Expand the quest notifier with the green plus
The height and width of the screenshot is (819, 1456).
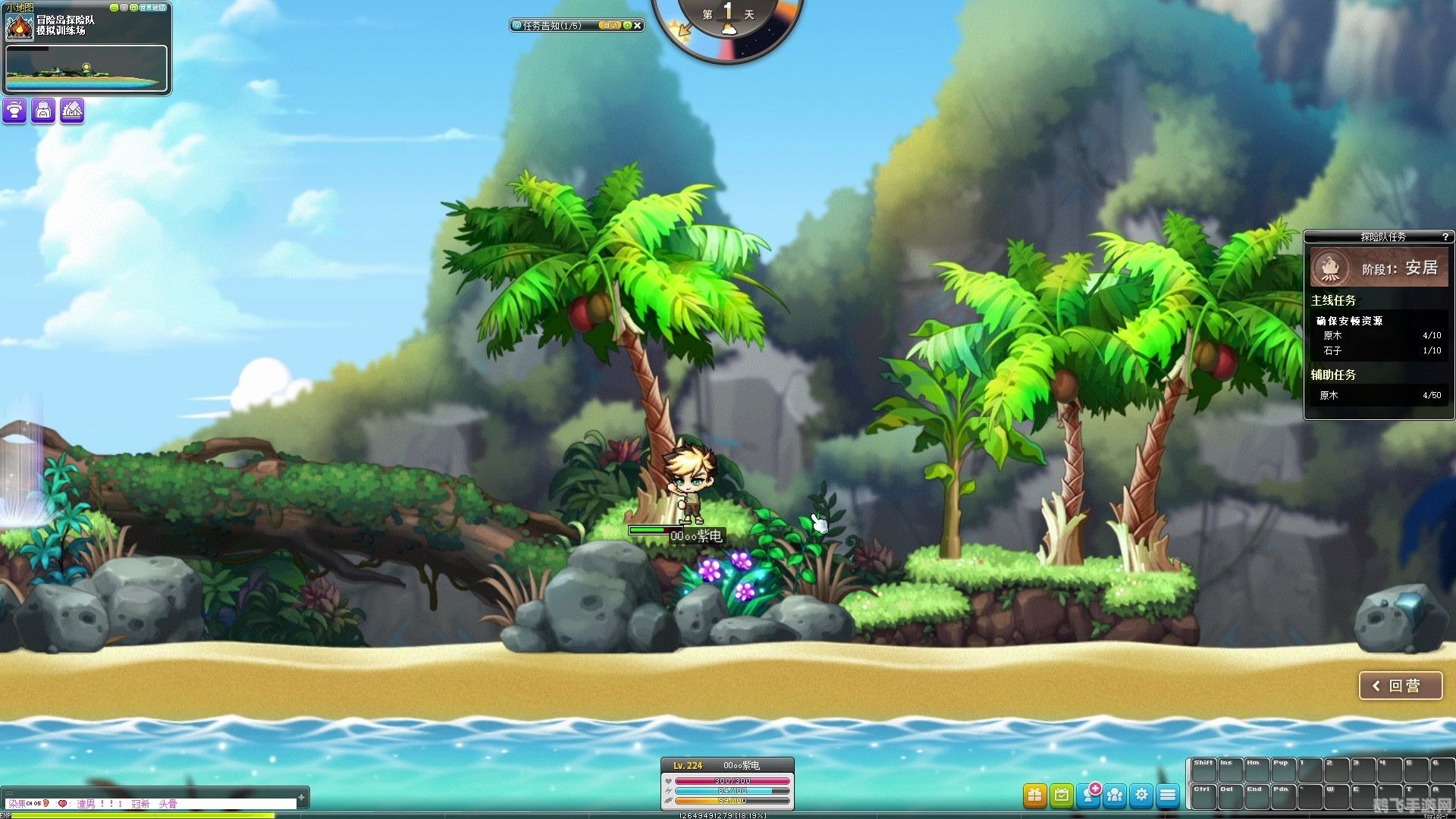tap(627, 26)
